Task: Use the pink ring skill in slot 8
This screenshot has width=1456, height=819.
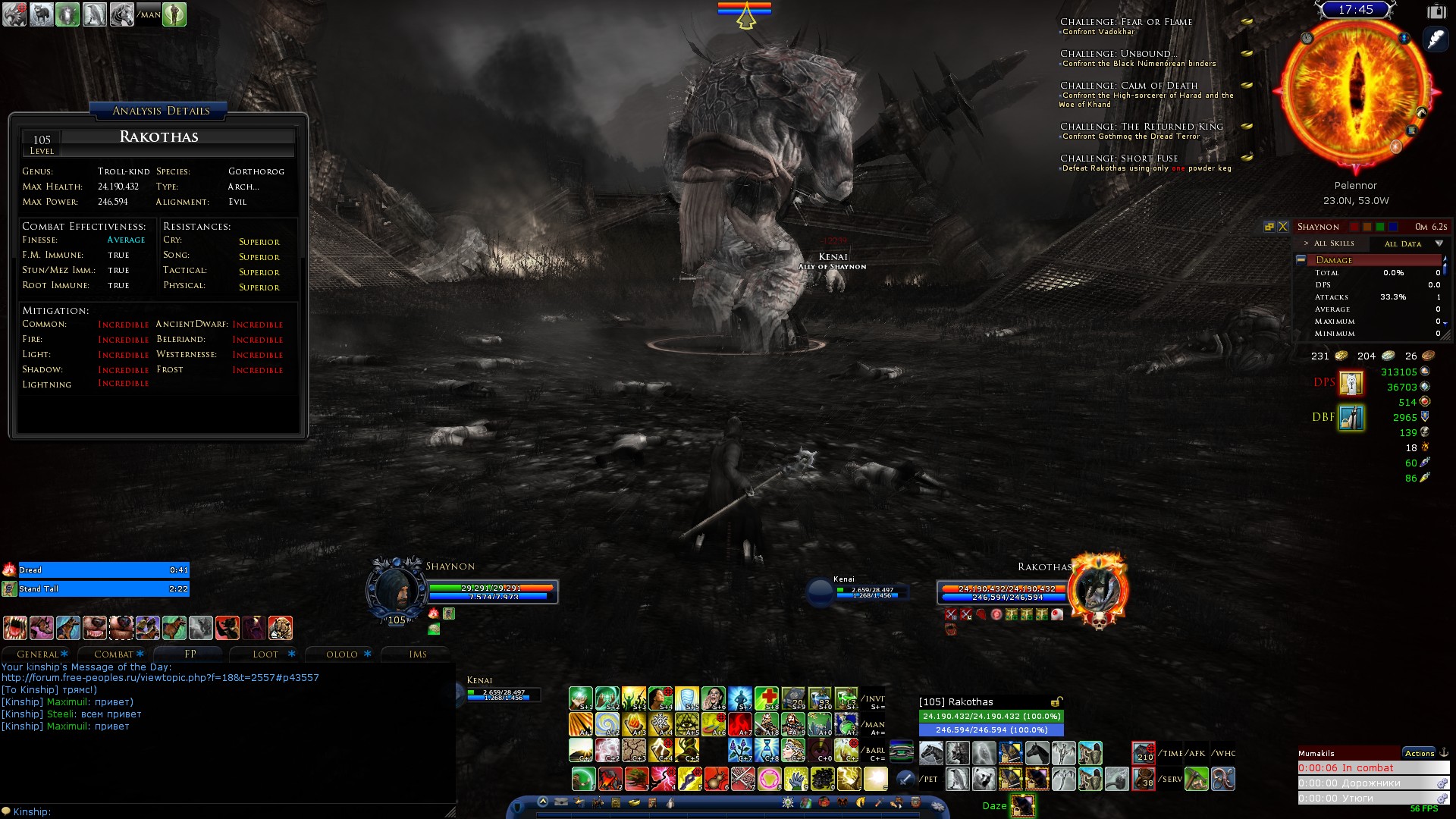Action: coord(769,779)
